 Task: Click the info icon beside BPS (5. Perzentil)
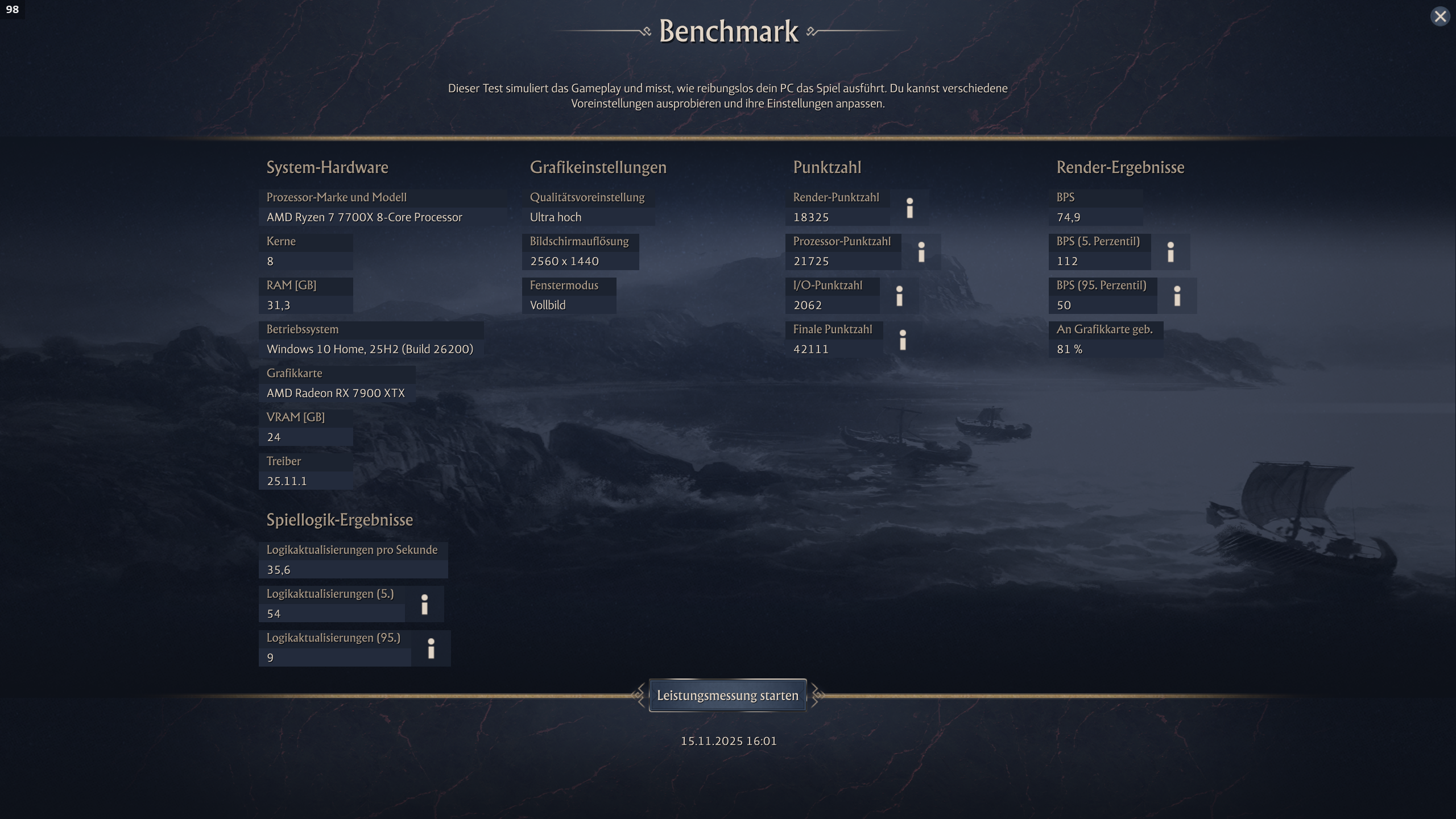pyautogui.click(x=1172, y=252)
